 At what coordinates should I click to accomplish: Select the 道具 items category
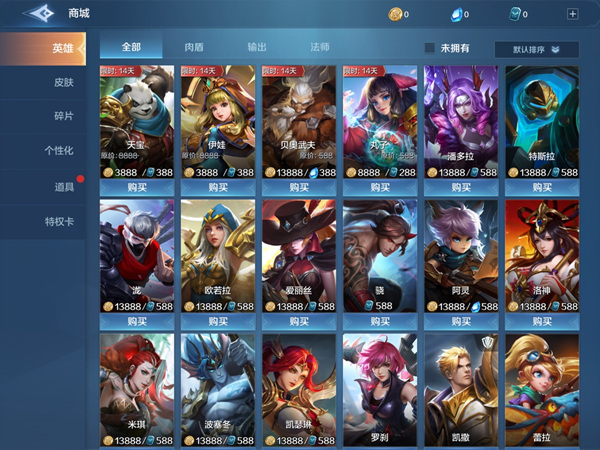click(63, 186)
